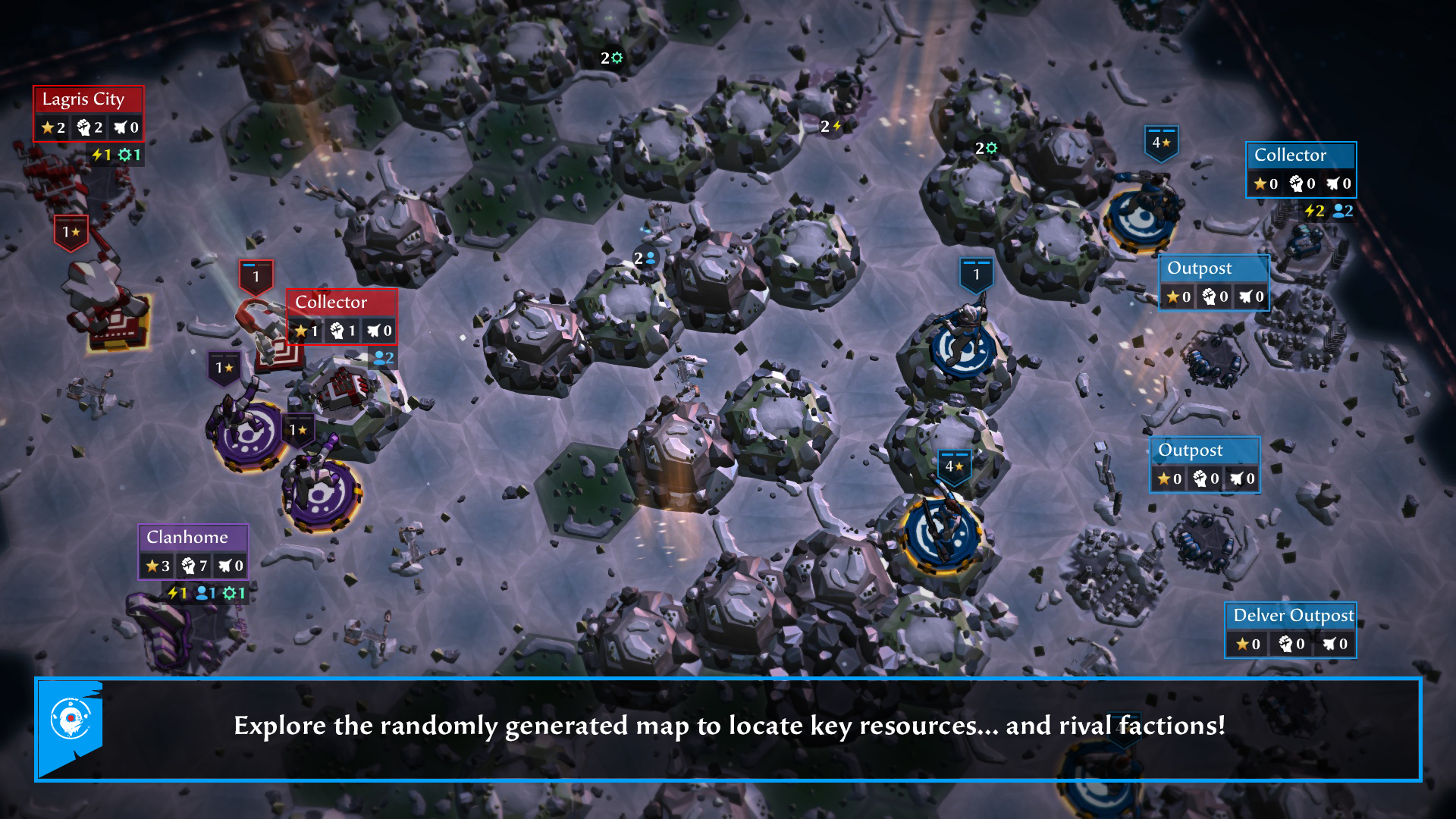Toggle the 1-star red banner below Lagris City
Image resolution: width=1456 pixels, height=819 pixels.
click(x=72, y=229)
